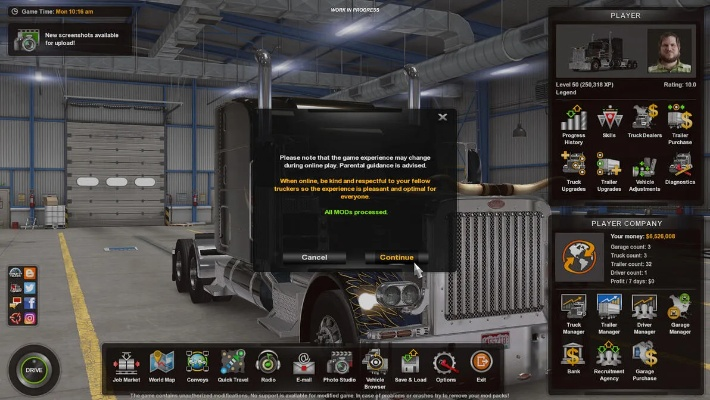
Task: Open the Bank screen
Action: tap(573, 358)
